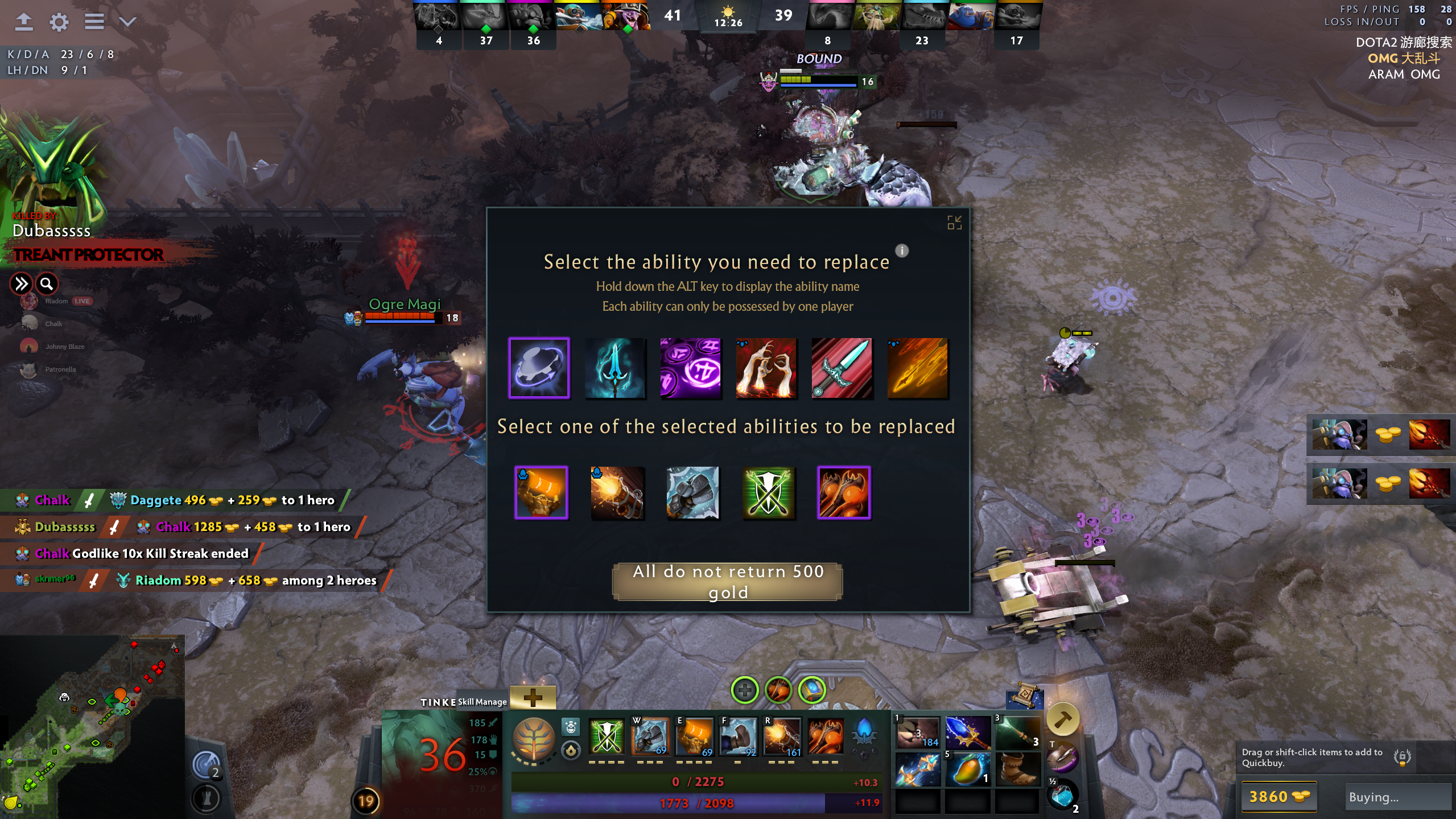1456x819 pixels.
Task: Select the Enchanted Mango inventory slot
Action: [967, 769]
